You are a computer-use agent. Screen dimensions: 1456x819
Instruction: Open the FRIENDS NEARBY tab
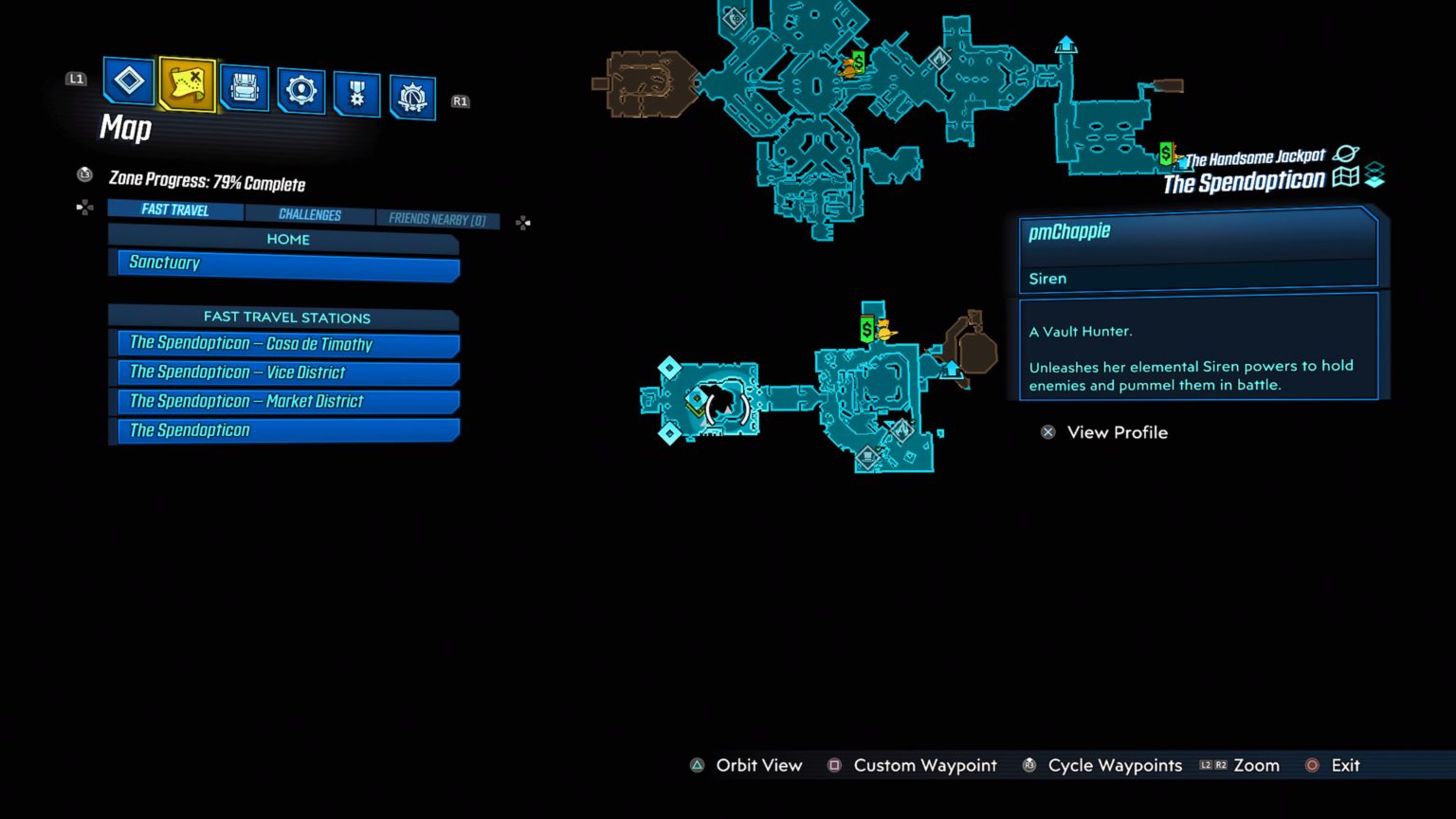pyautogui.click(x=437, y=218)
